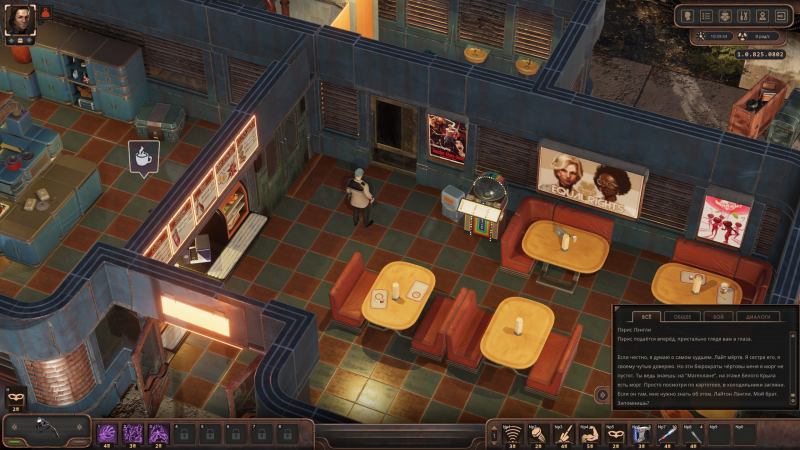Switch to the ВСЁ log tab
Image resolution: width=800 pixels, height=450 pixels.
point(645,316)
